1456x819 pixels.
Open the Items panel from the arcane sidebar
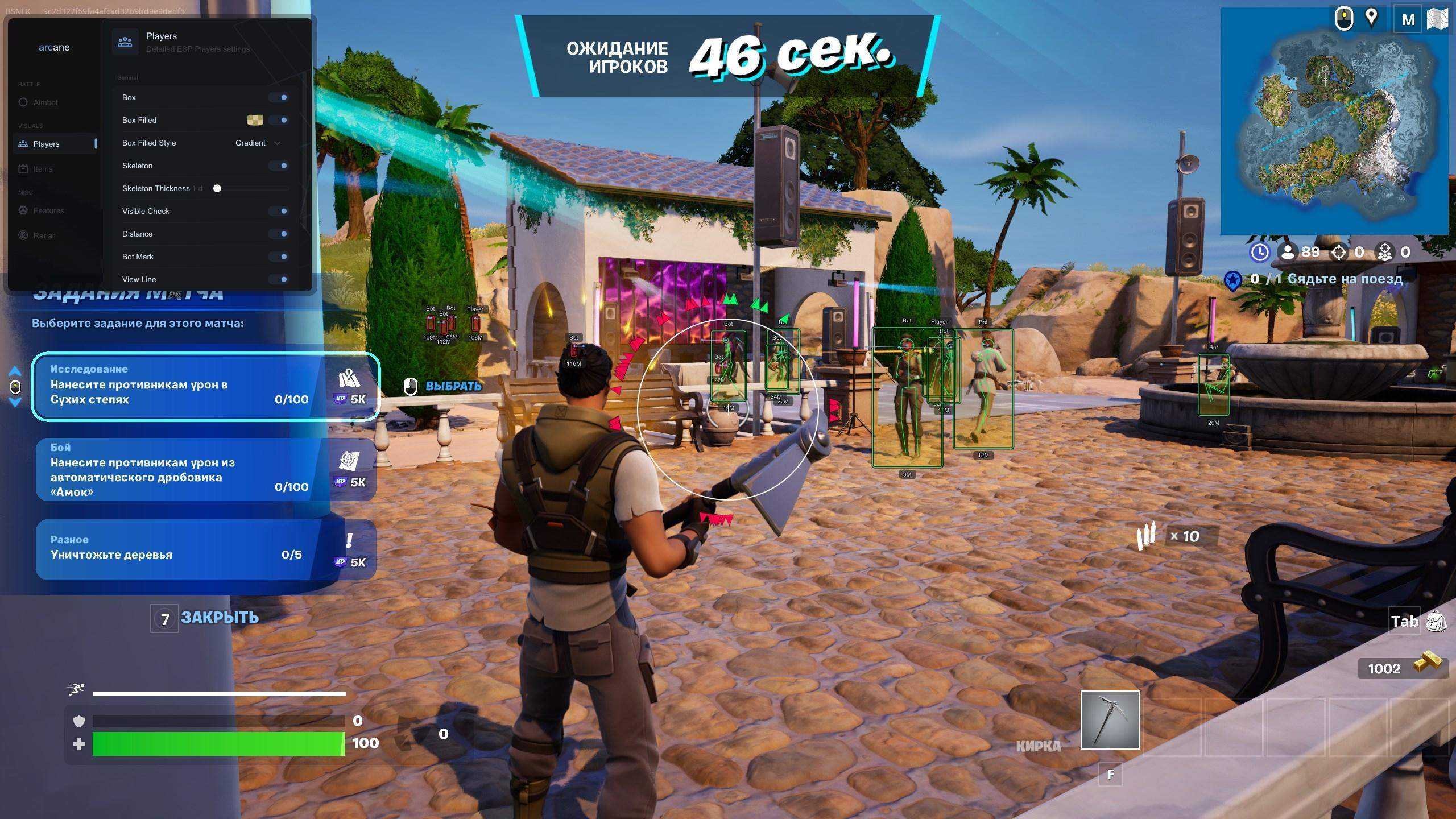coord(23,168)
